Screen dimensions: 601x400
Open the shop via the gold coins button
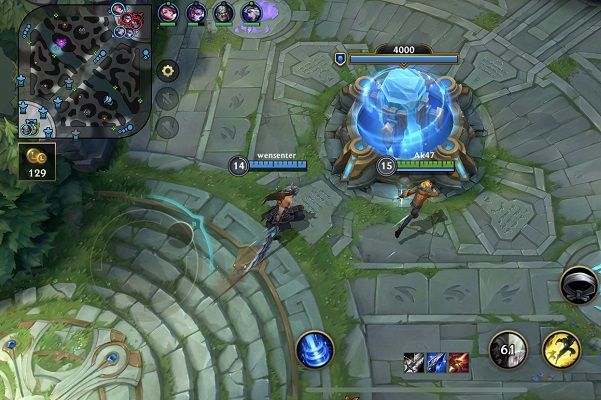pyautogui.click(x=37, y=160)
